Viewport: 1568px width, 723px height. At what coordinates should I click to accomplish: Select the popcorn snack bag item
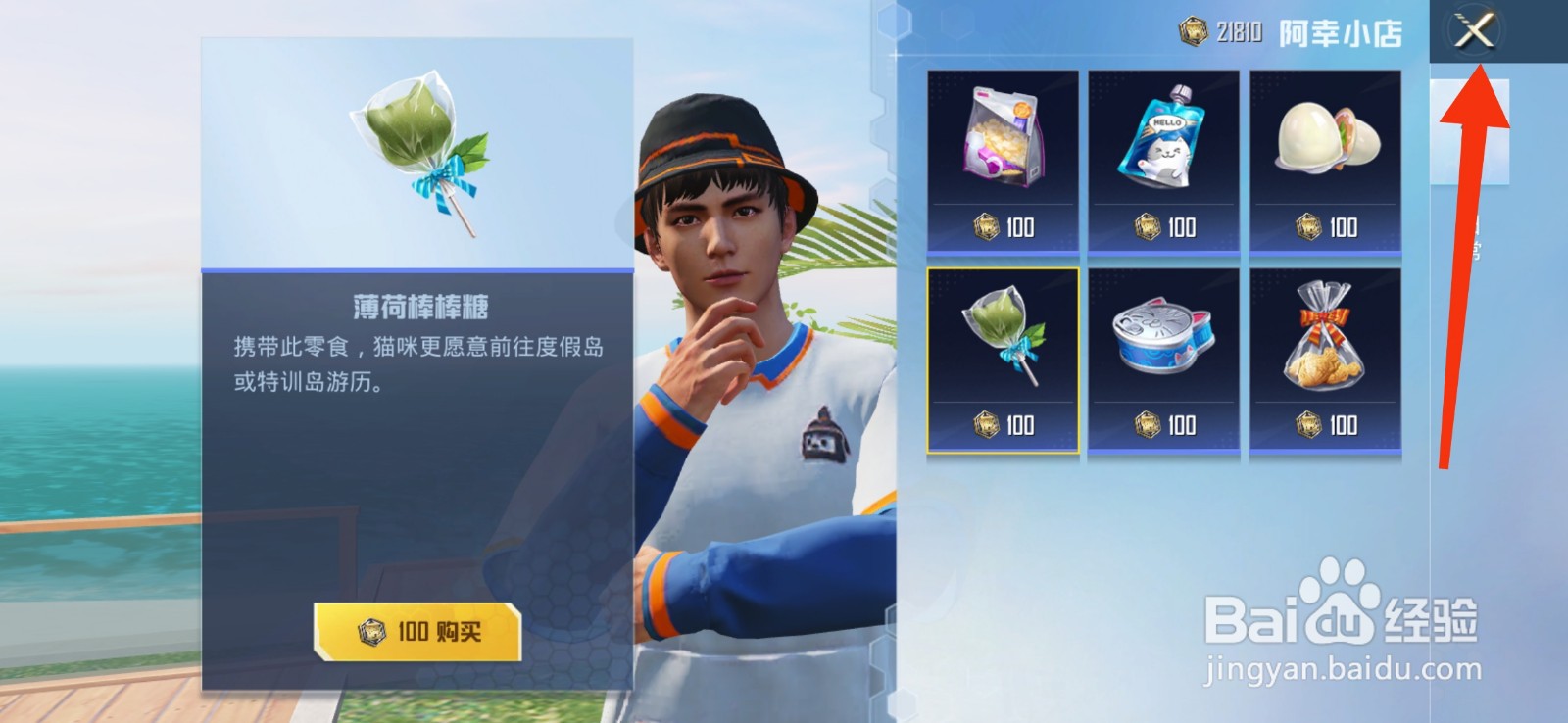[1001, 147]
